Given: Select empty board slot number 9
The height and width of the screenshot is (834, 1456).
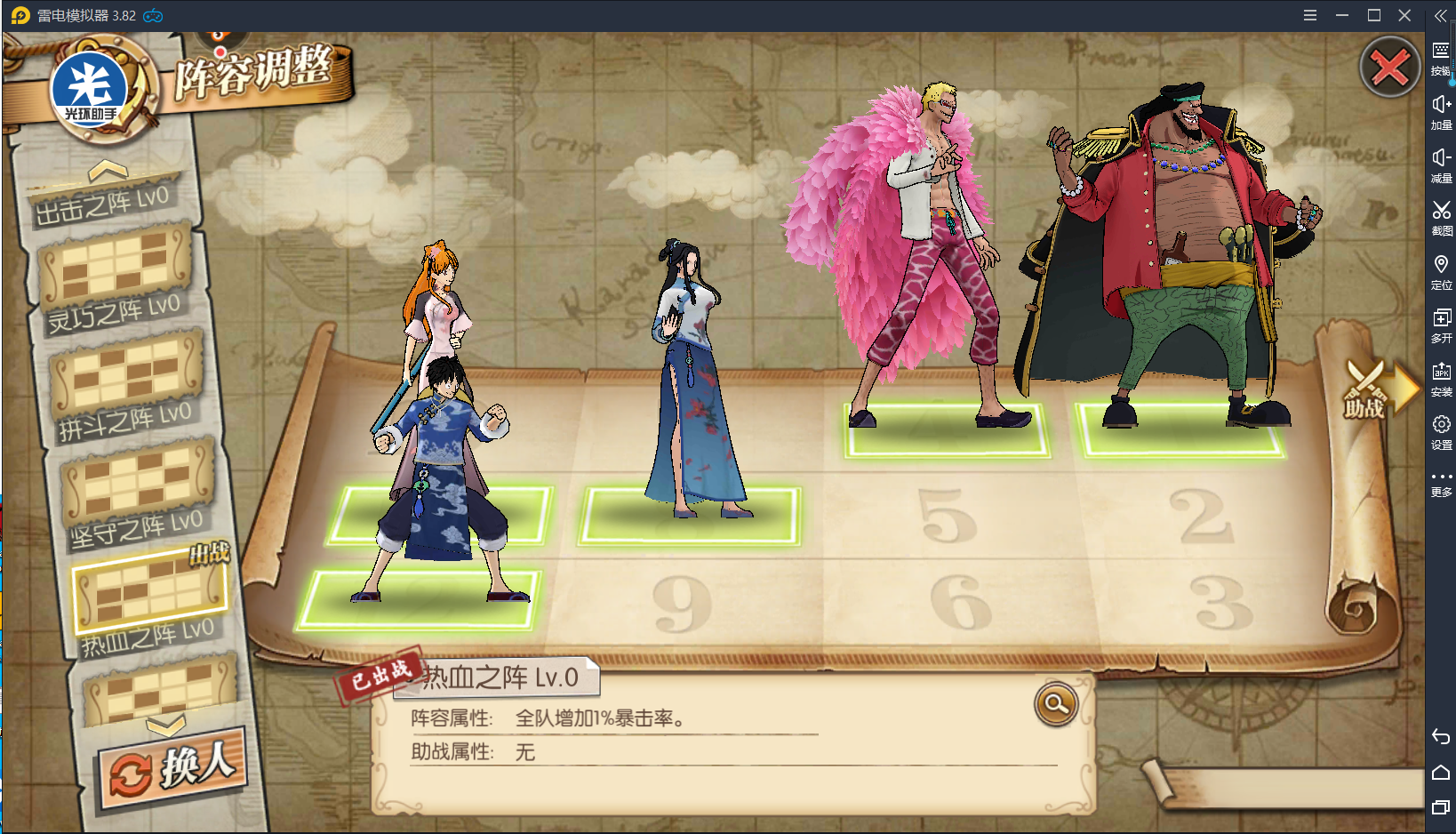Looking at the screenshot, I should coord(682,605).
